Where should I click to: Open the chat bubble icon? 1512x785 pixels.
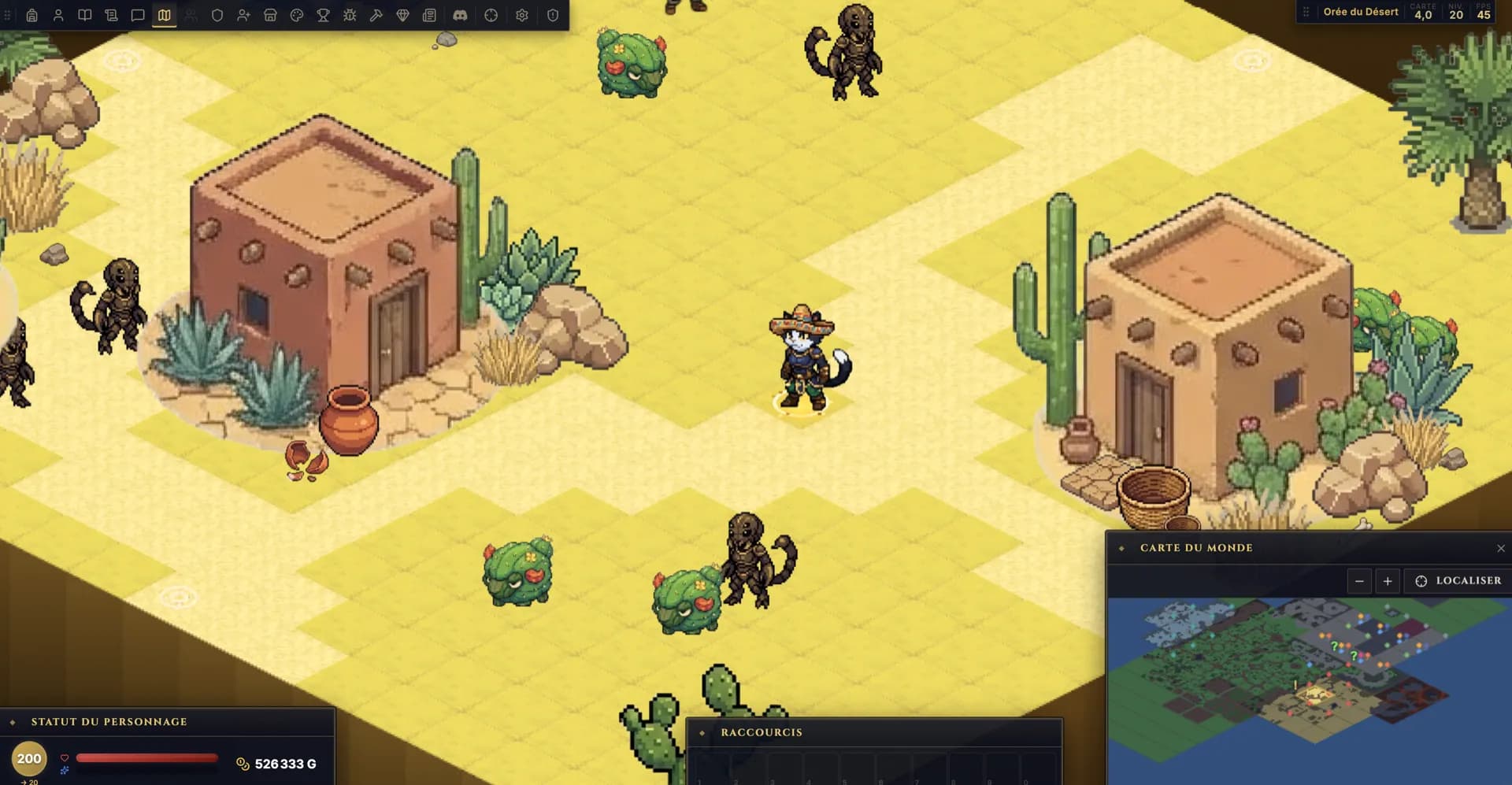pos(137,15)
